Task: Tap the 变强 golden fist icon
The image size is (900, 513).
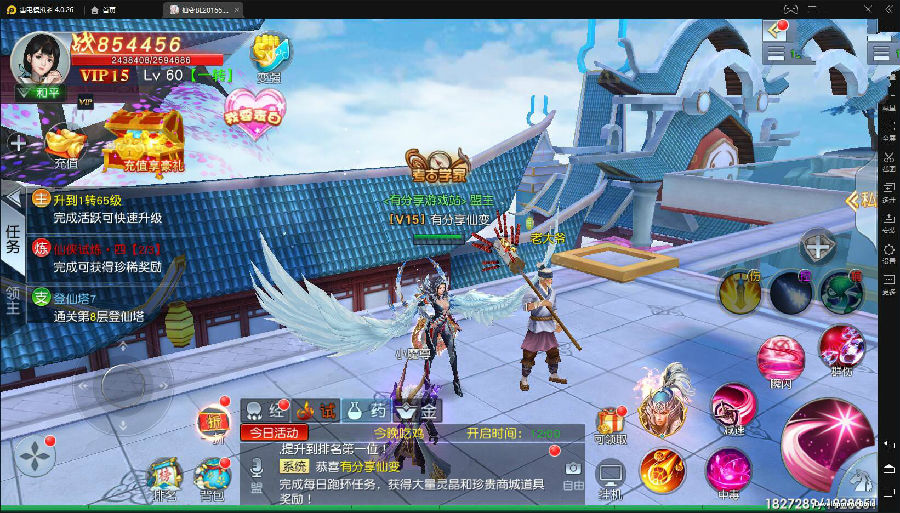Action: (x=269, y=55)
